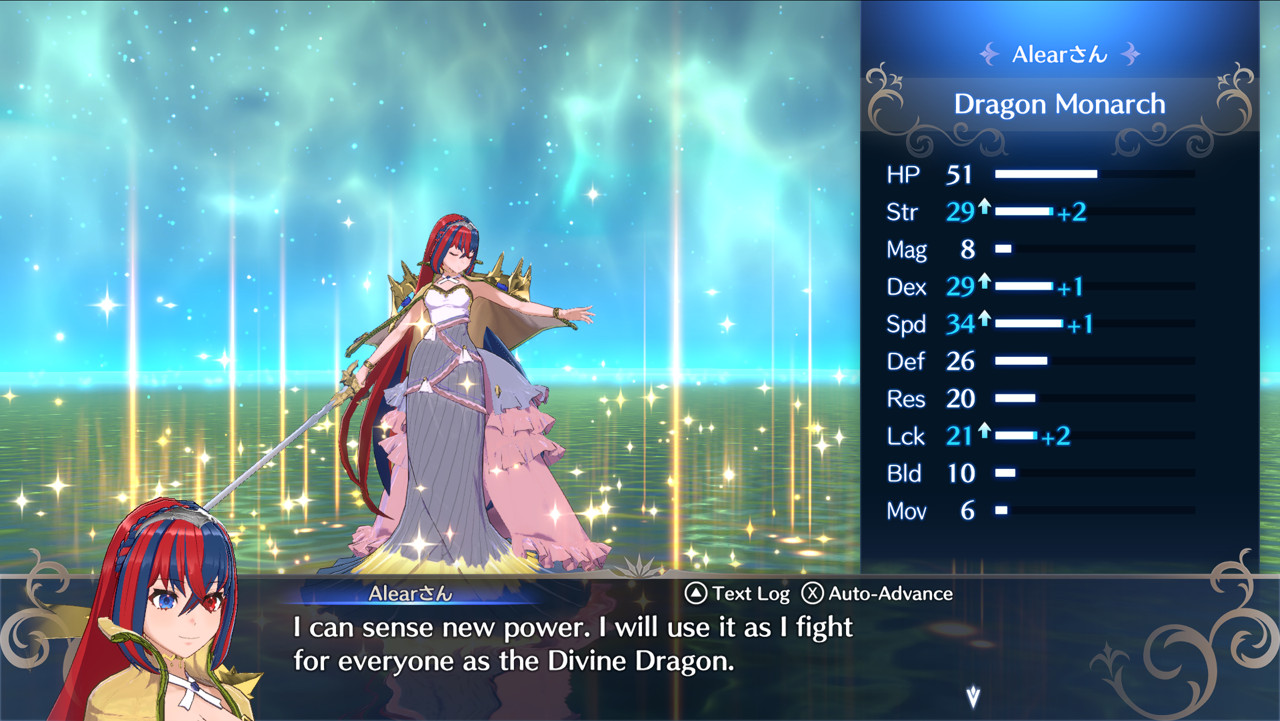The image size is (1280, 721).
Task: Click the up arrow beside the Lck stat
Action: (985, 433)
